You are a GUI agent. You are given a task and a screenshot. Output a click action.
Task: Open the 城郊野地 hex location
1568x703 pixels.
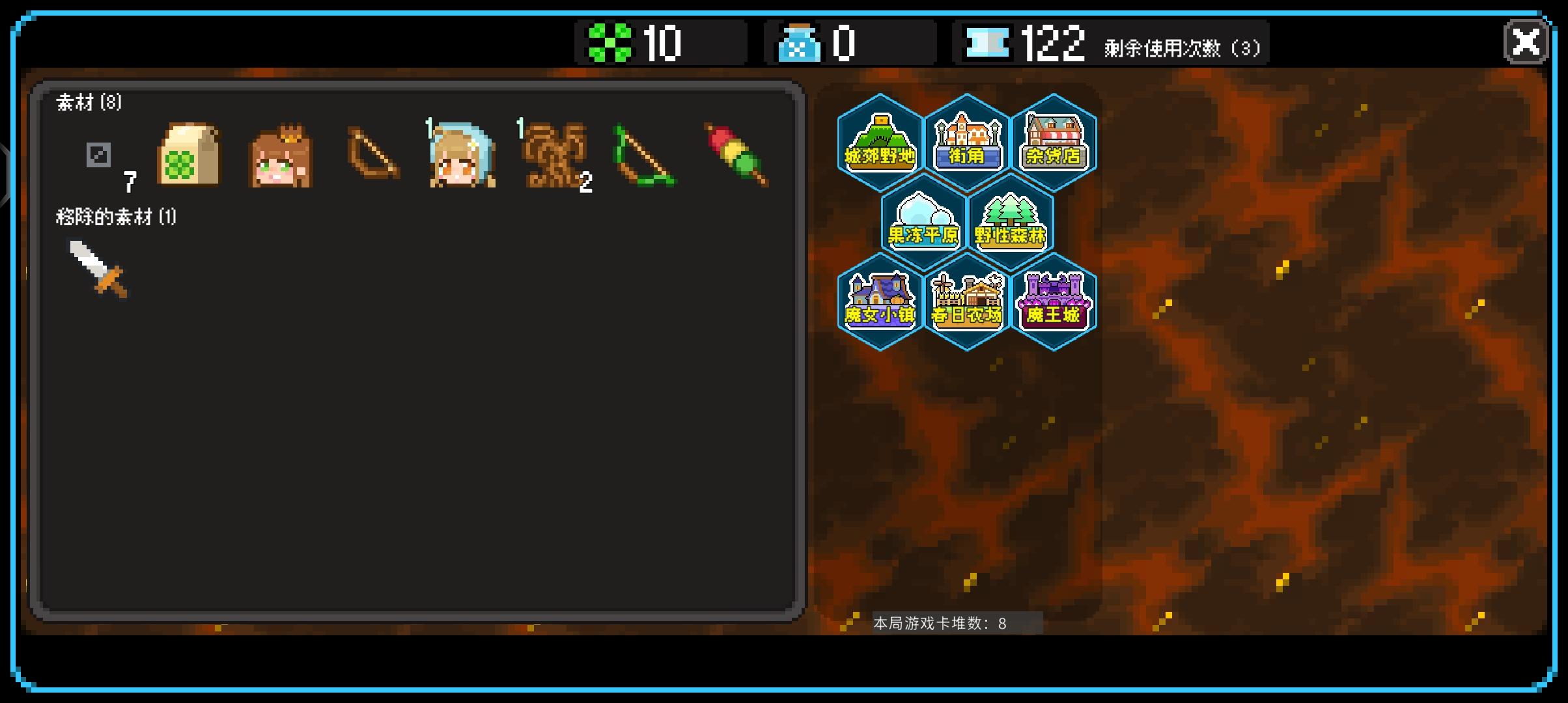[878, 142]
